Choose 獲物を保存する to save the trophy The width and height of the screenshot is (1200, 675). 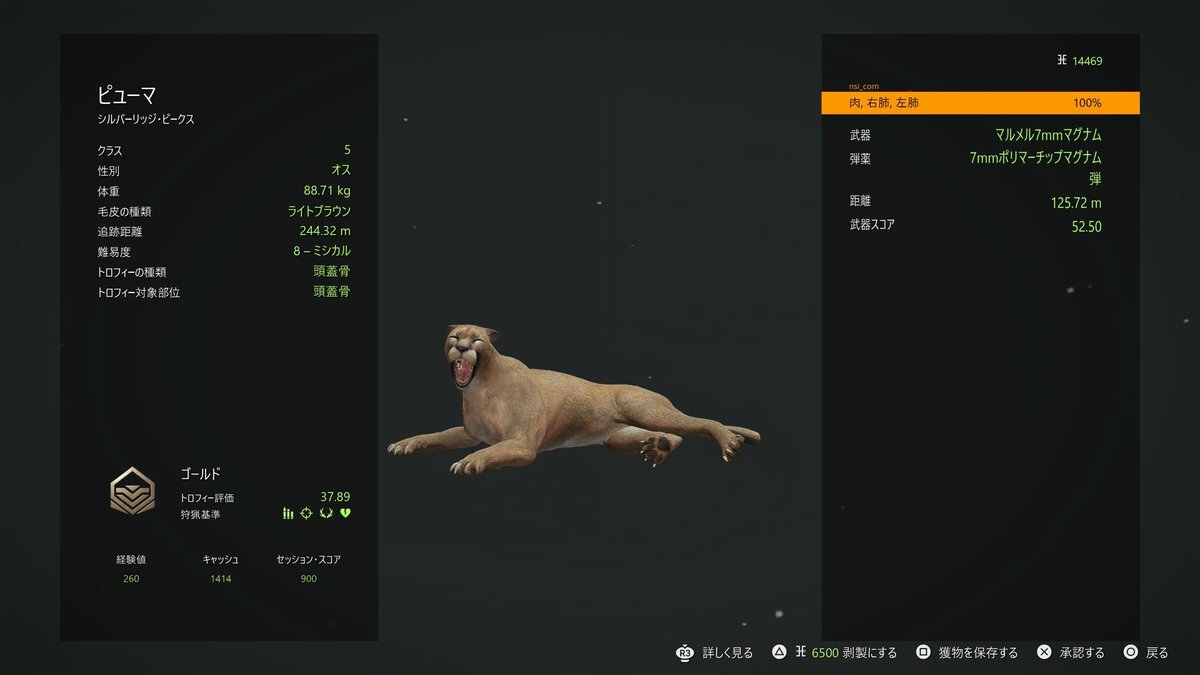(967, 653)
